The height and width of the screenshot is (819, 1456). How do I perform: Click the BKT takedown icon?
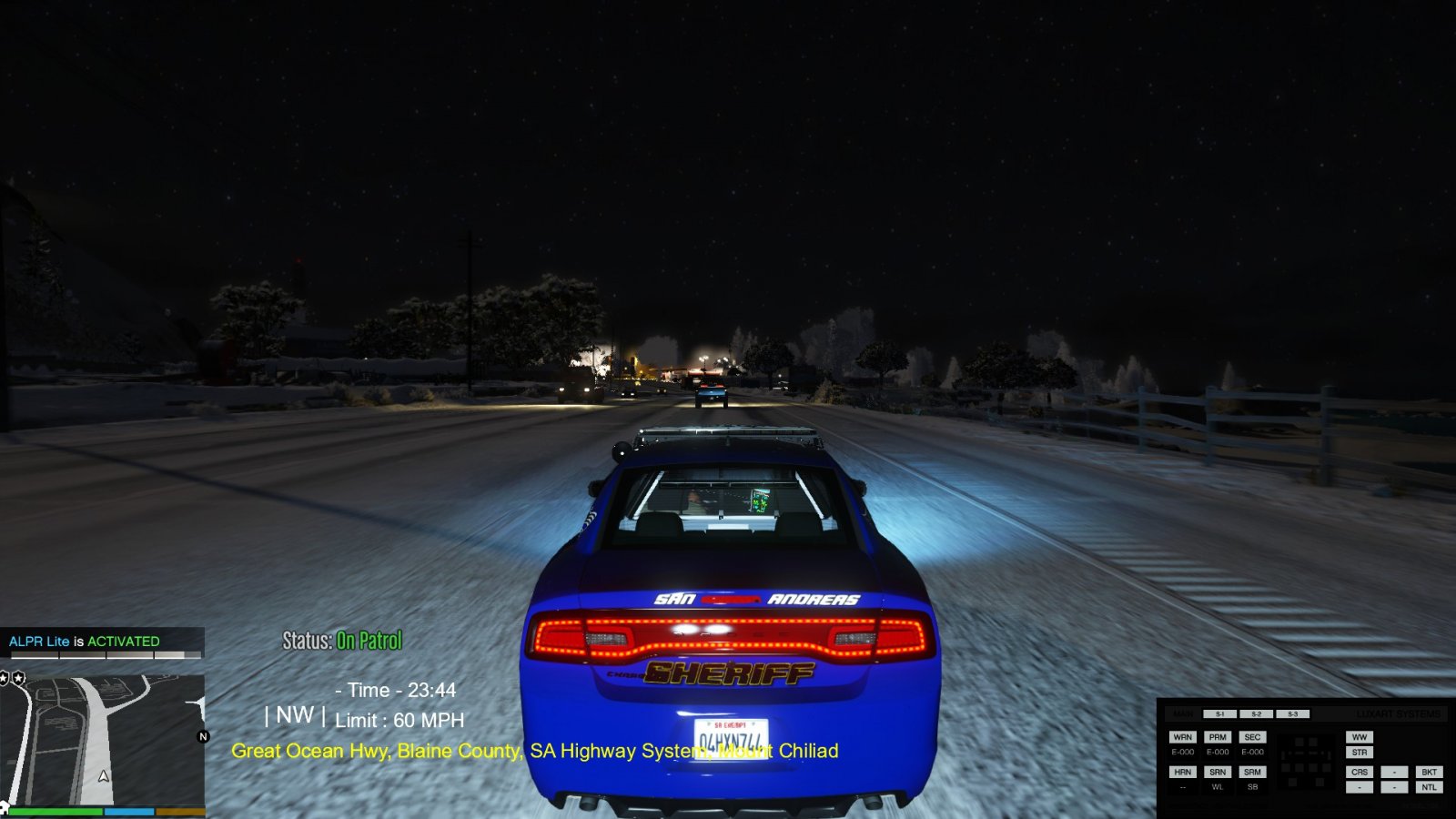pos(1430,772)
